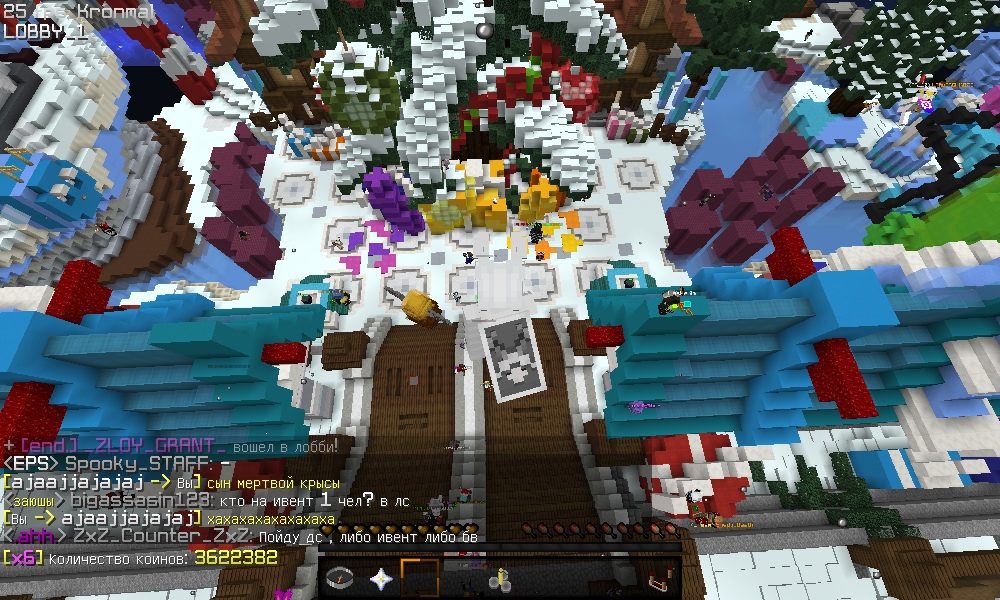Select the yellow bike item slot
The height and width of the screenshot is (600, 1000).
[x=499, y=578]
